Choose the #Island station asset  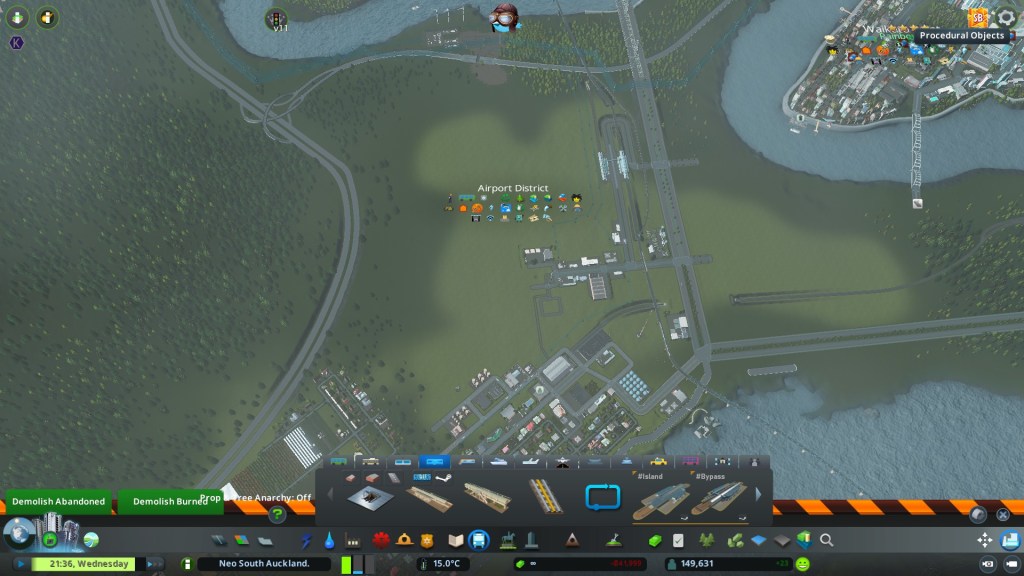point(661,496)
